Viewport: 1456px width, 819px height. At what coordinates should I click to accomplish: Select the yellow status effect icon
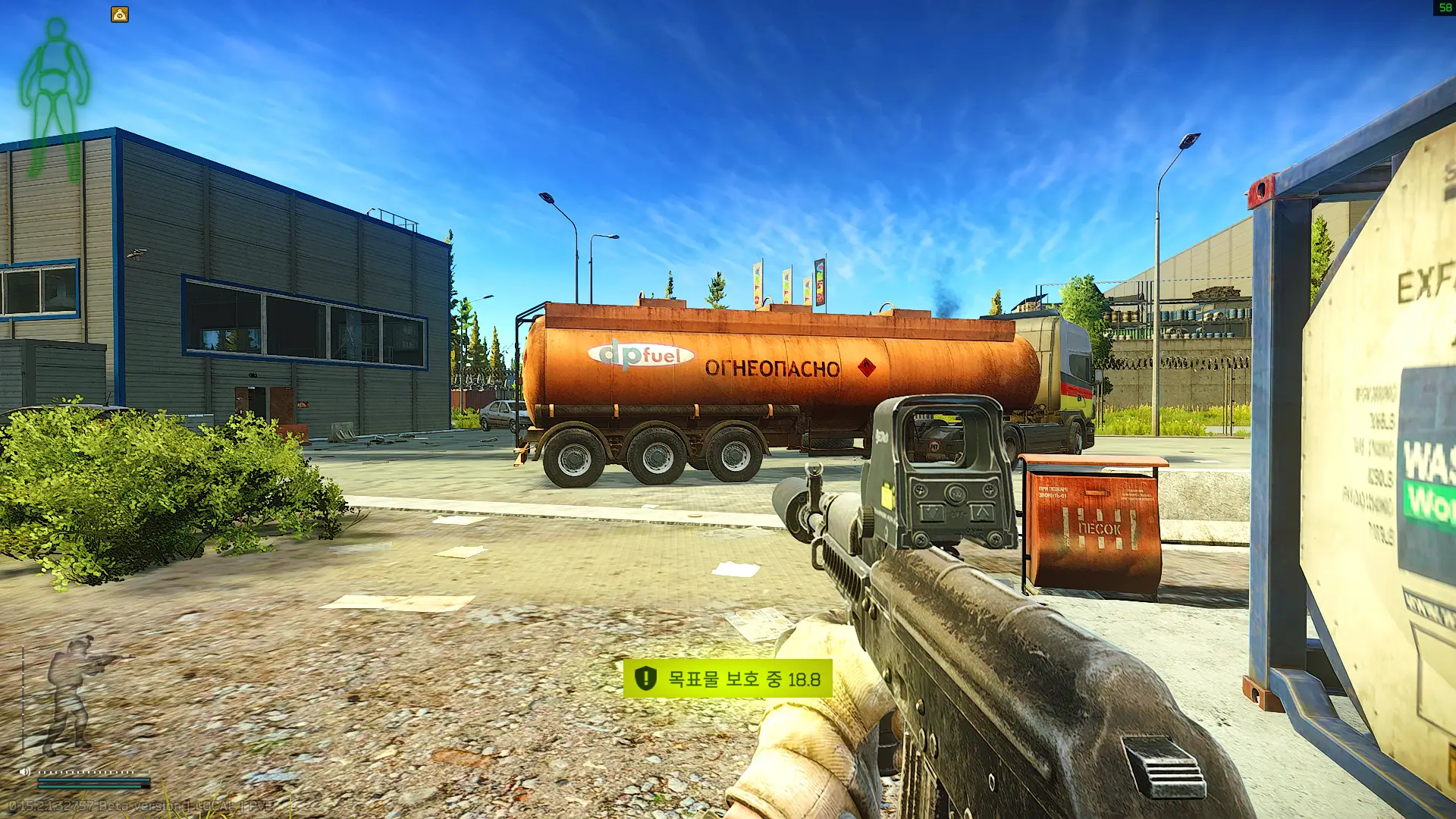click(120, 14)
